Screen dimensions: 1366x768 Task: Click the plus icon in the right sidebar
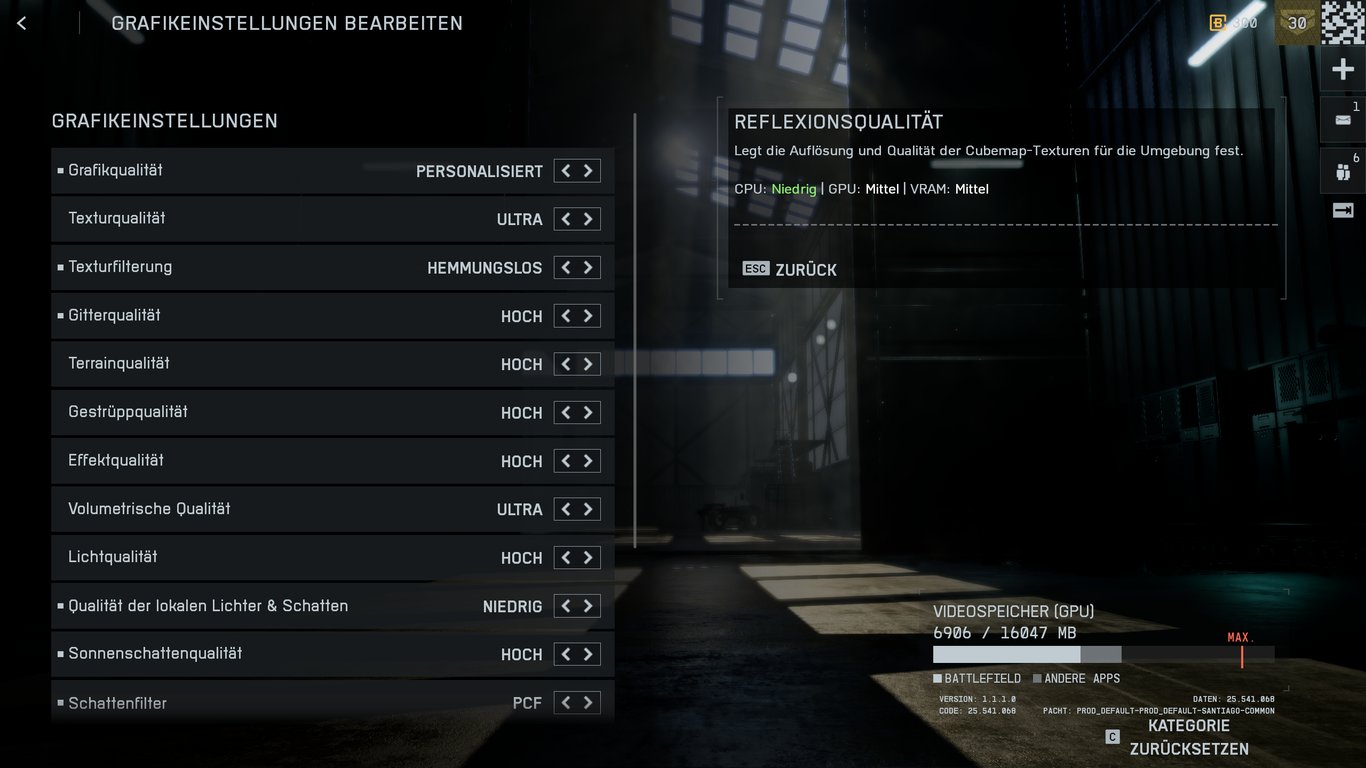(x=1343, y=68)
